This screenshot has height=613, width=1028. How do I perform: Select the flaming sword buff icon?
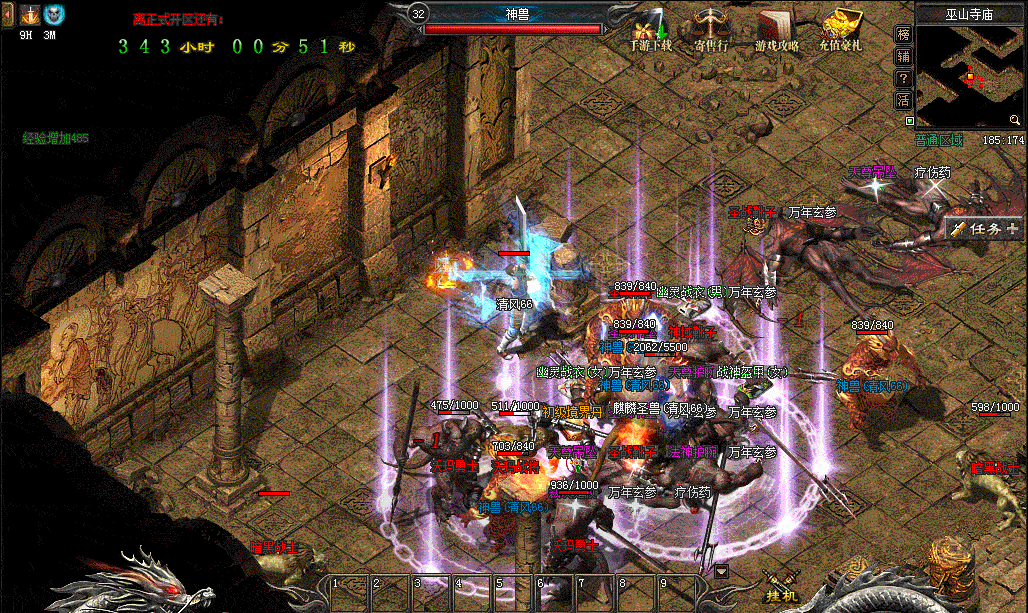point(30,15)
